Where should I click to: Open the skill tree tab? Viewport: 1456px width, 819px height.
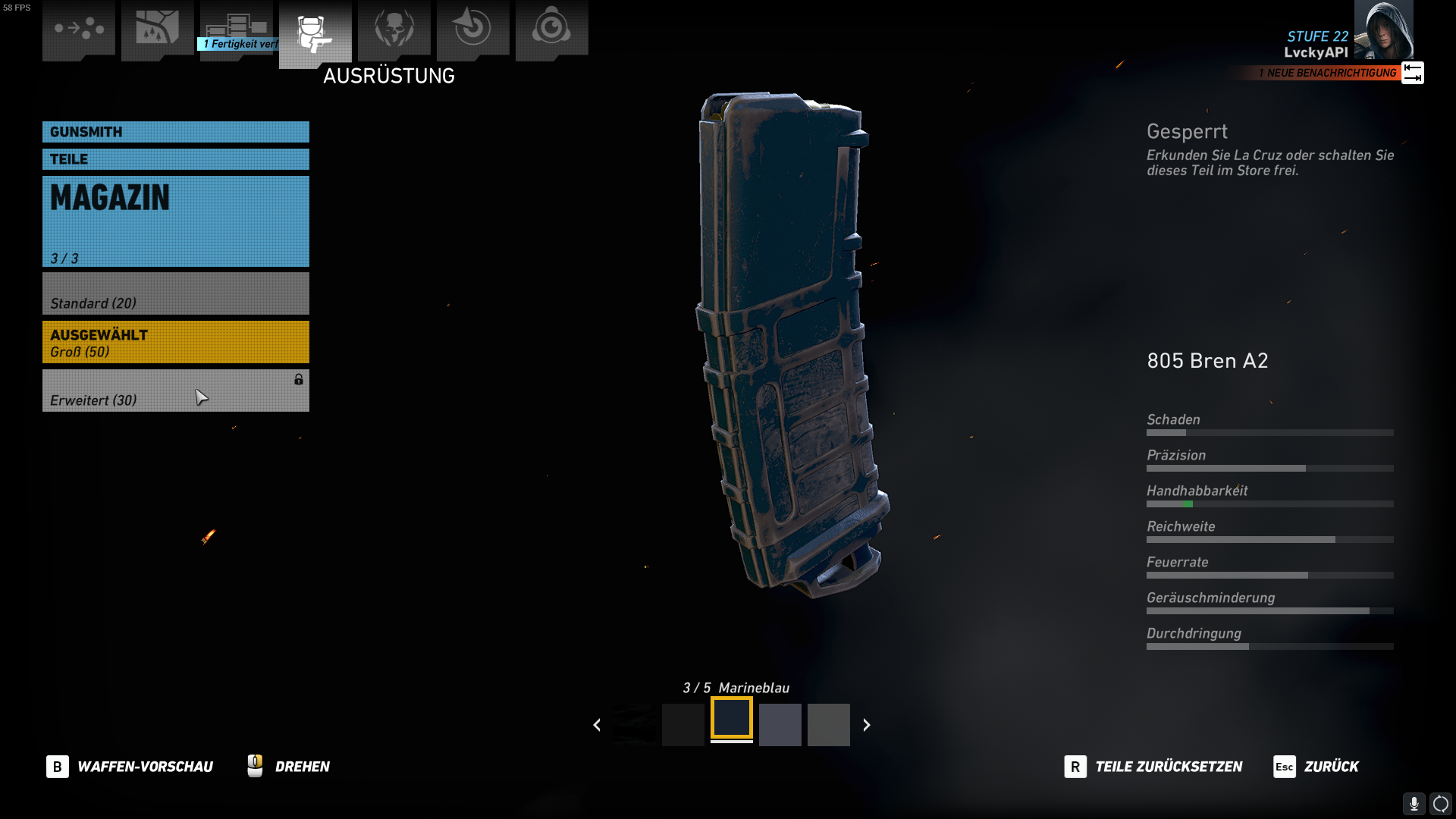tap(237, 29)
